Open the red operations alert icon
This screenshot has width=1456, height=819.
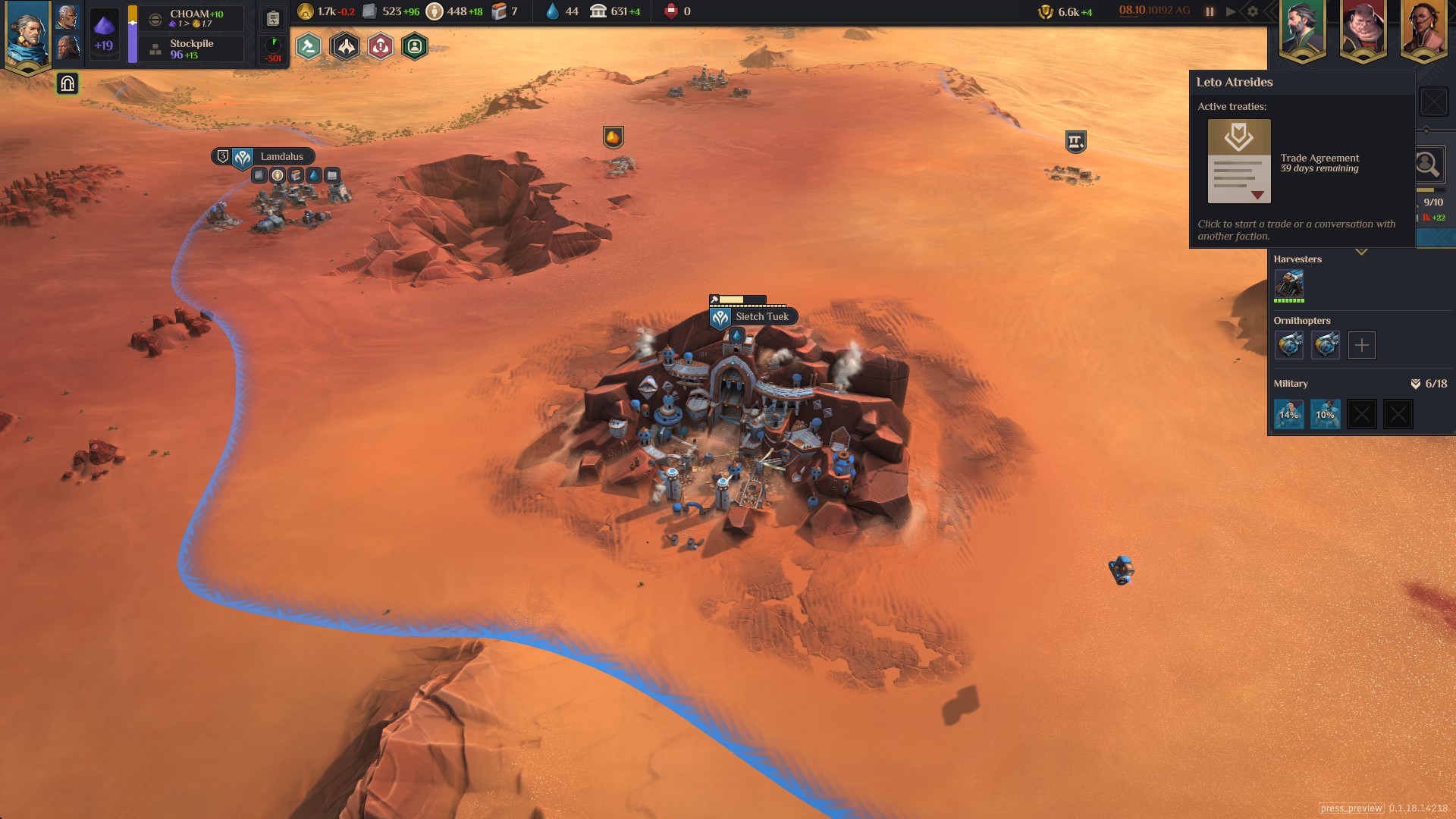point(381,45)
